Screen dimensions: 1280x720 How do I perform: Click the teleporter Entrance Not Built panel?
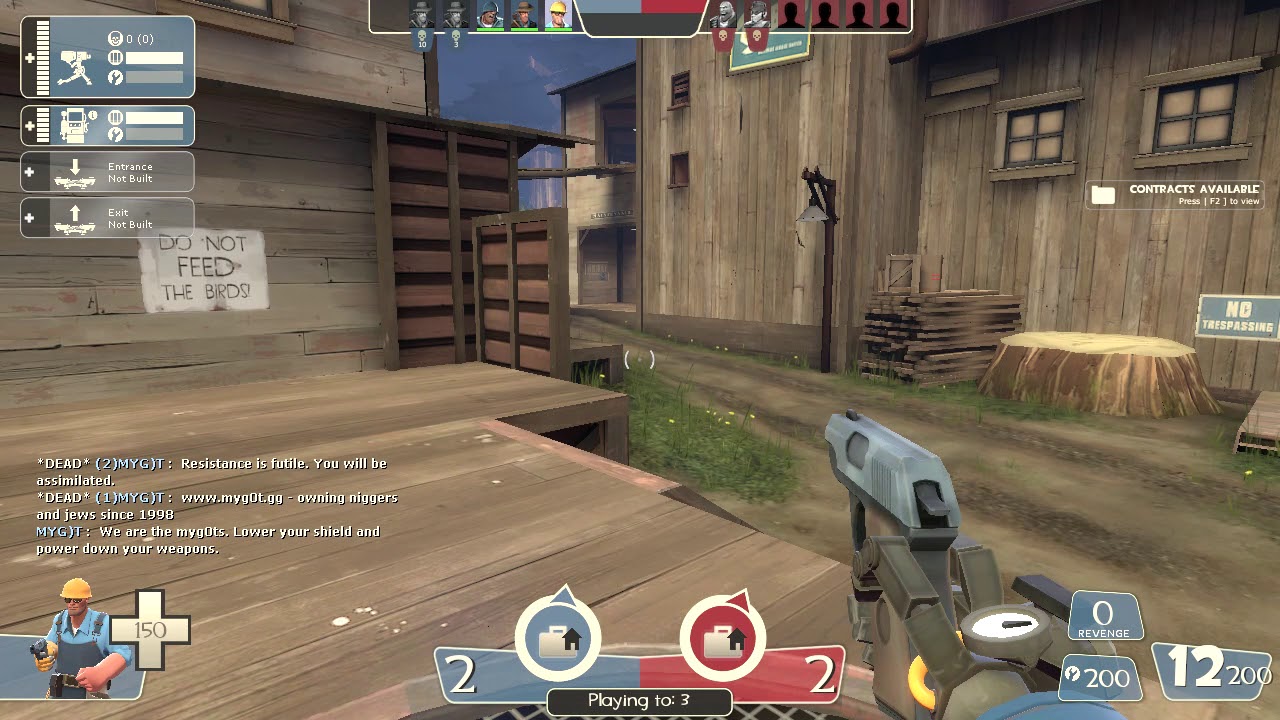(x=108, y=172)
